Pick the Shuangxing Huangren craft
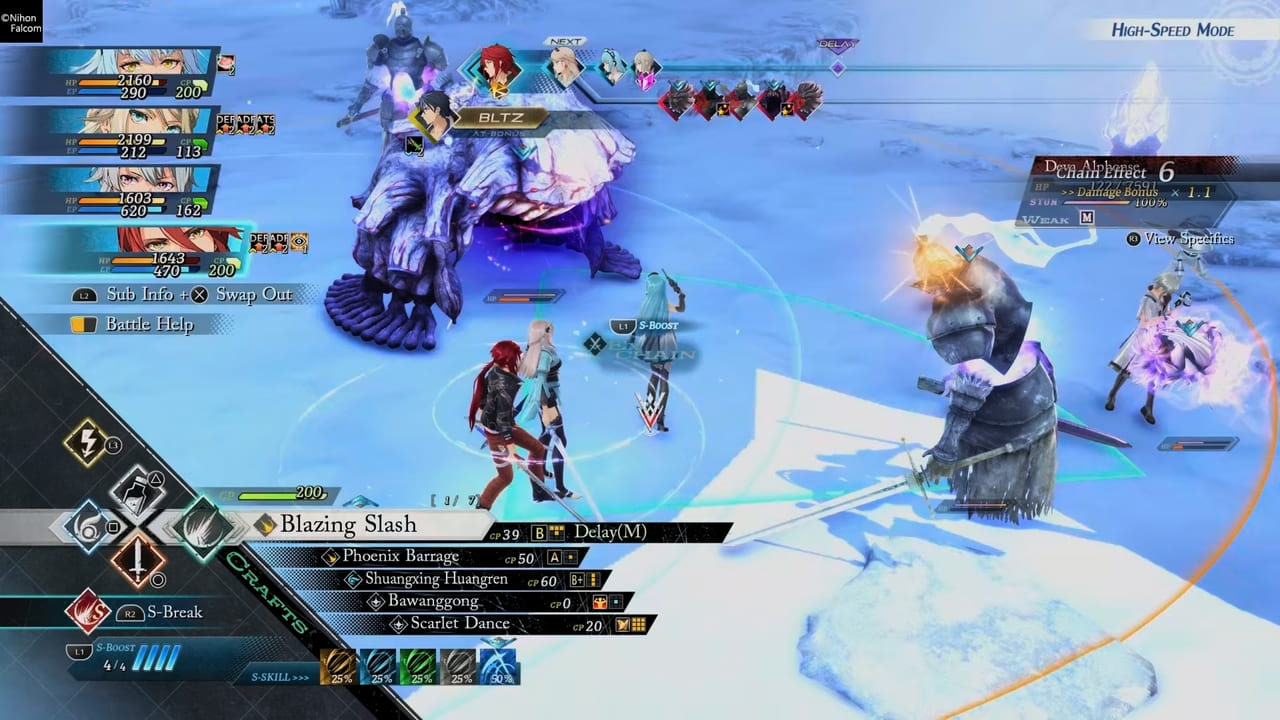The image size is (1280, 720). pos(435,580)
